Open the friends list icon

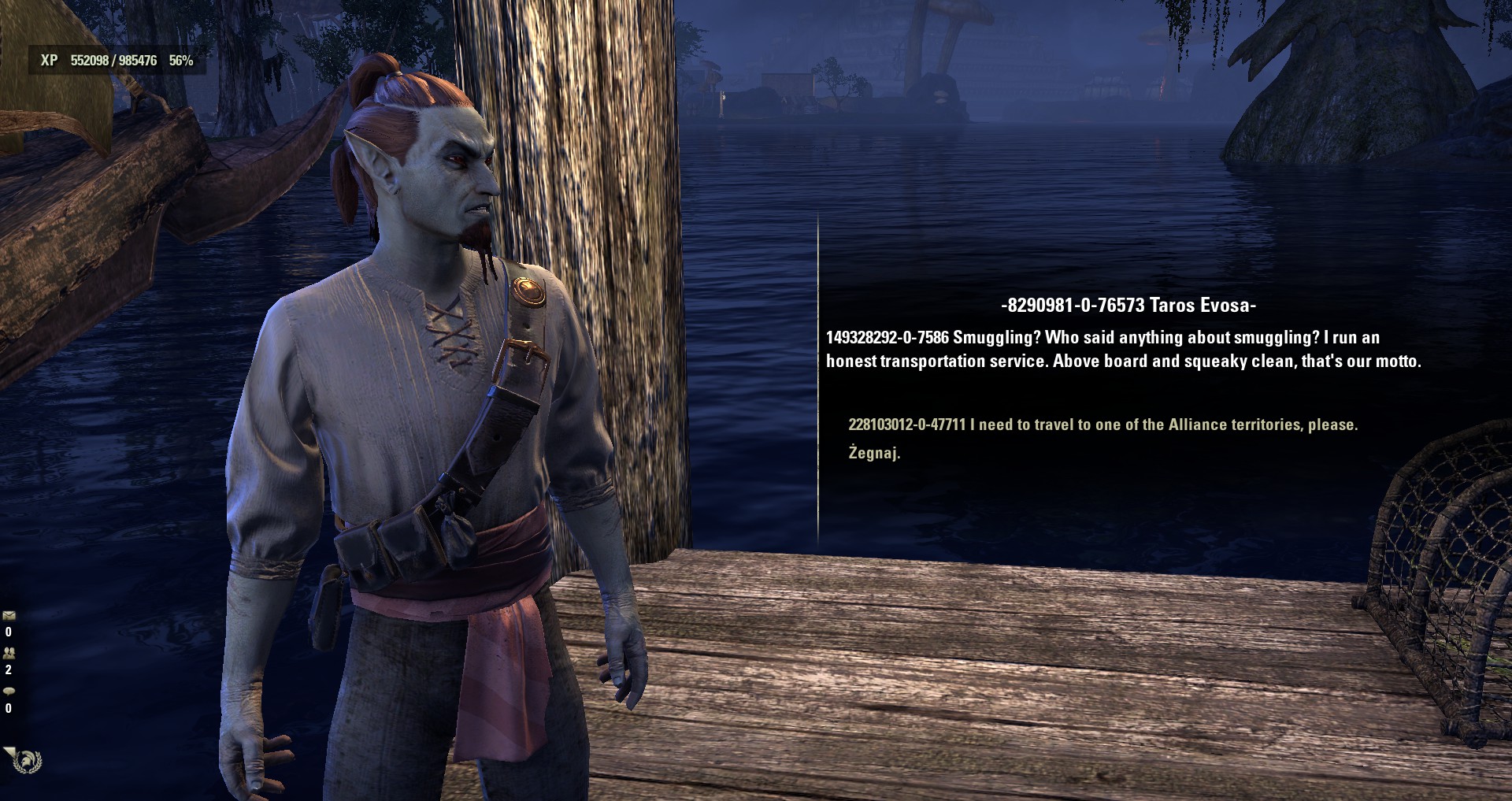click(x=9, y=653)
